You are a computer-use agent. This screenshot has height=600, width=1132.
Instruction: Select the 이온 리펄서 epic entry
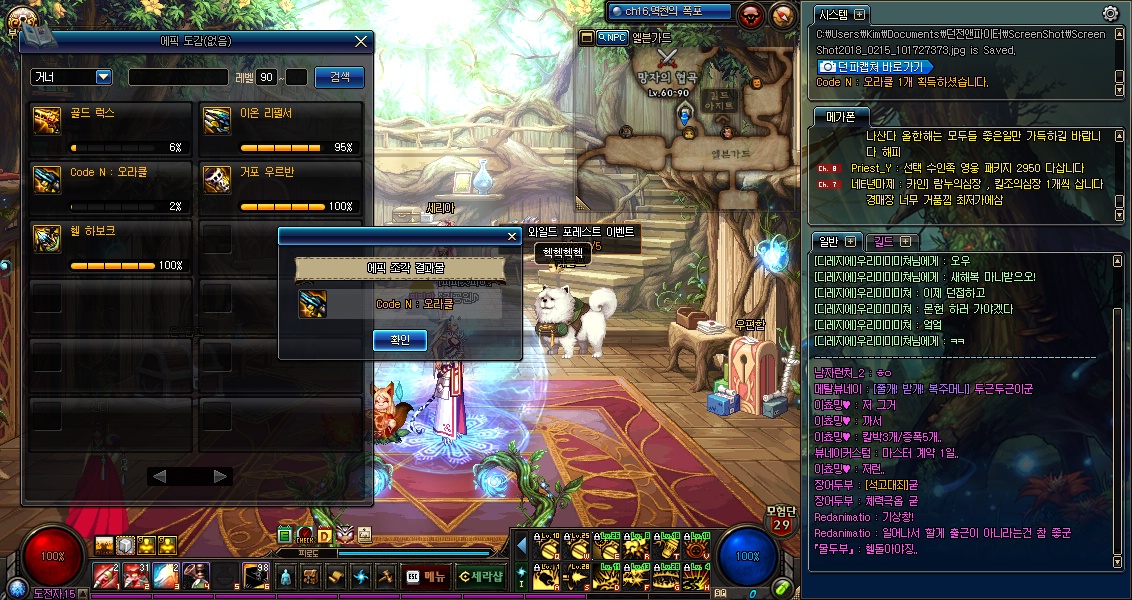280,130
